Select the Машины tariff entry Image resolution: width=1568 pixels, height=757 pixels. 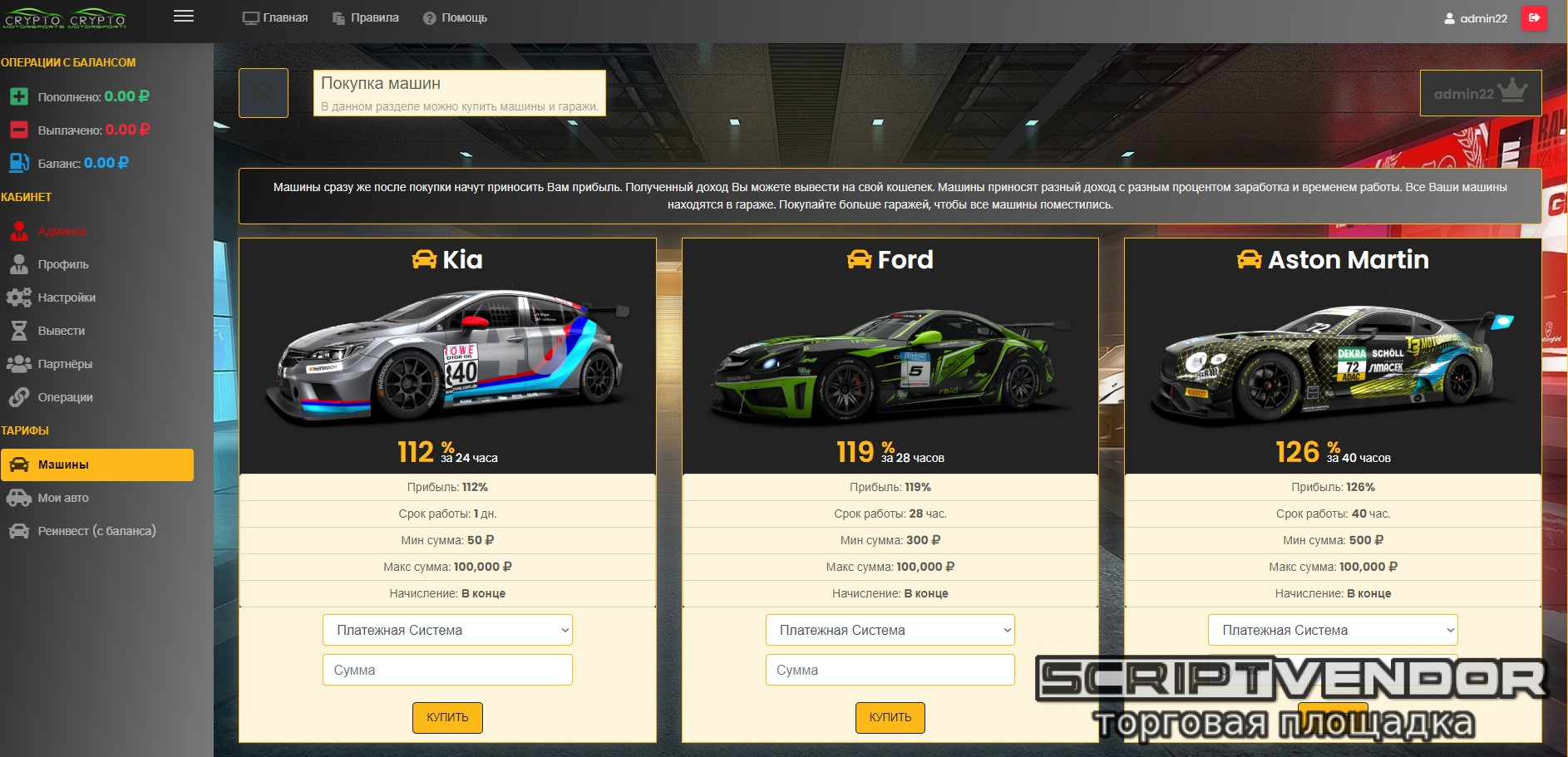(x=97, y=465)
